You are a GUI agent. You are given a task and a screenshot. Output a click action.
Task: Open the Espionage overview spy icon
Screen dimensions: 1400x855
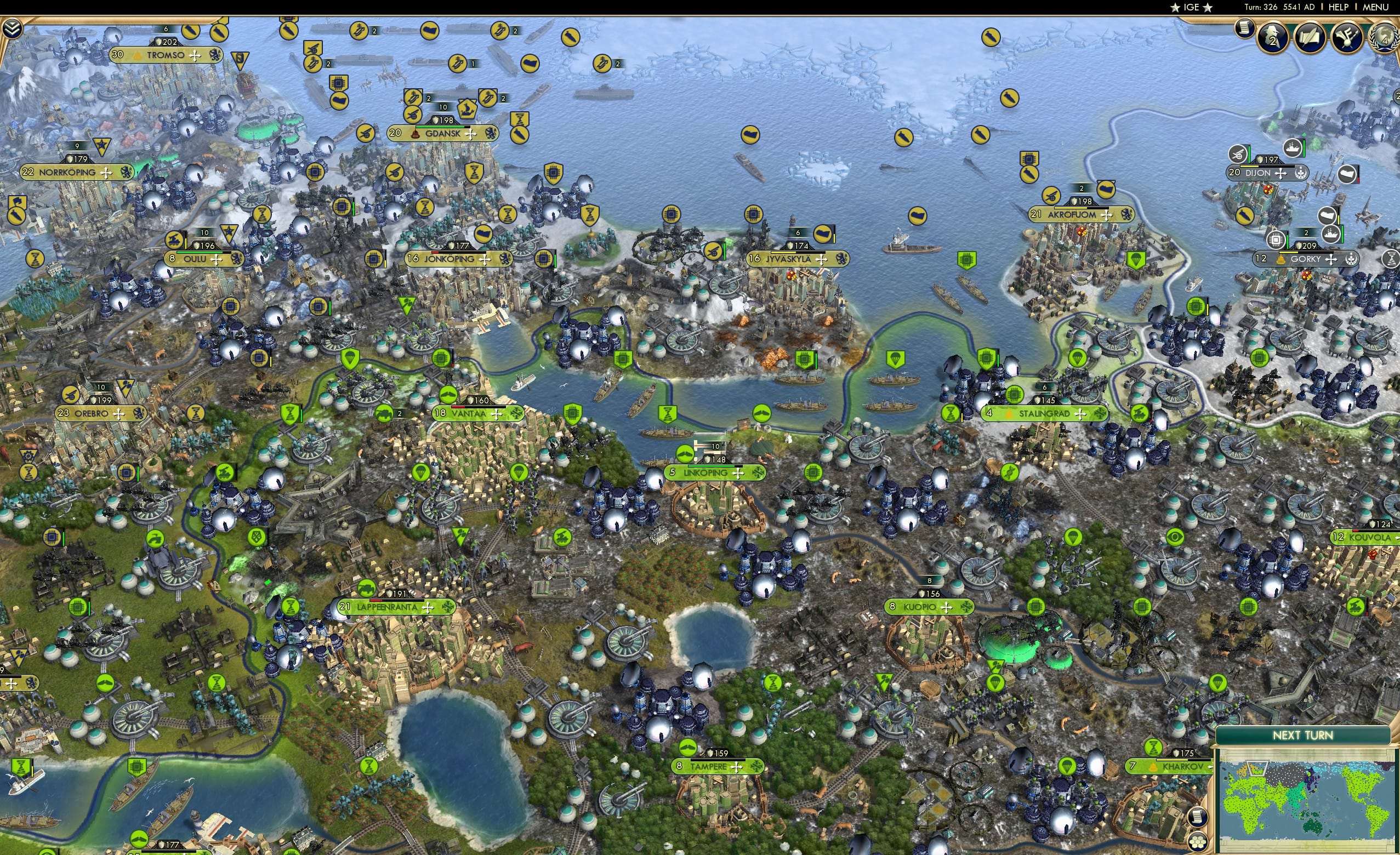pyautogui.click(x=1273, y=37)
